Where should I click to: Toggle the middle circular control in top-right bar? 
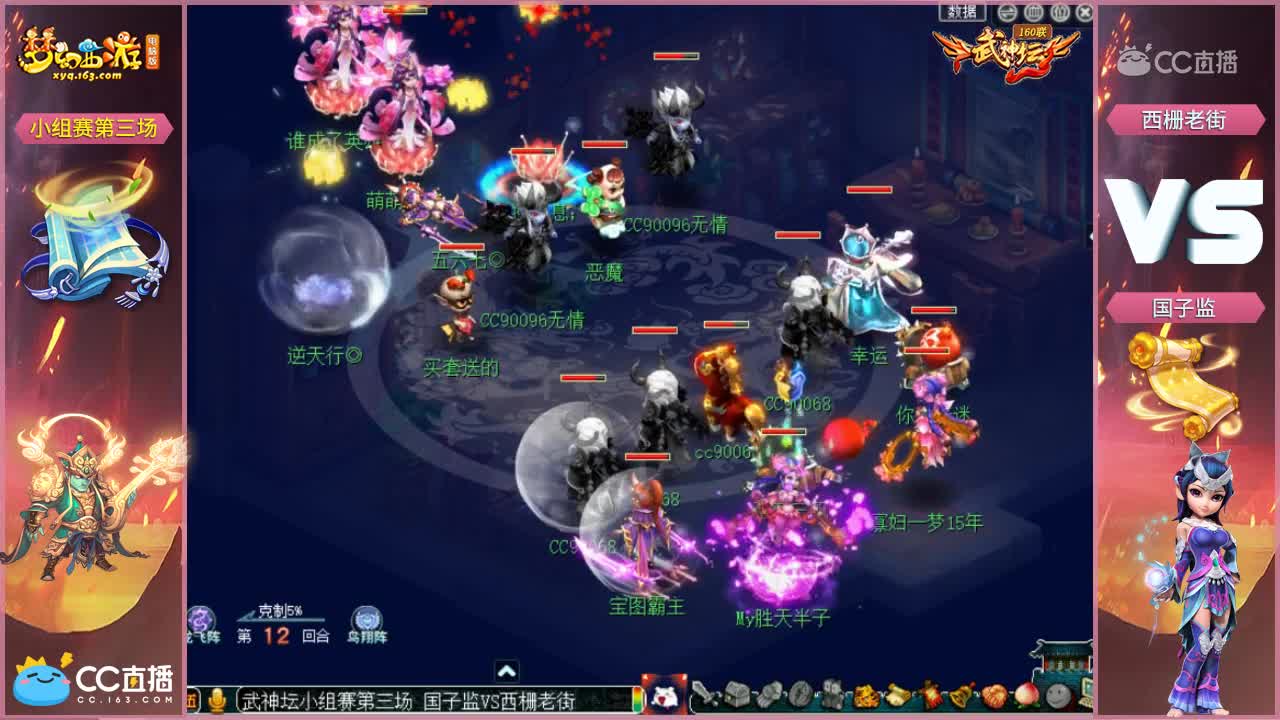1035,12
